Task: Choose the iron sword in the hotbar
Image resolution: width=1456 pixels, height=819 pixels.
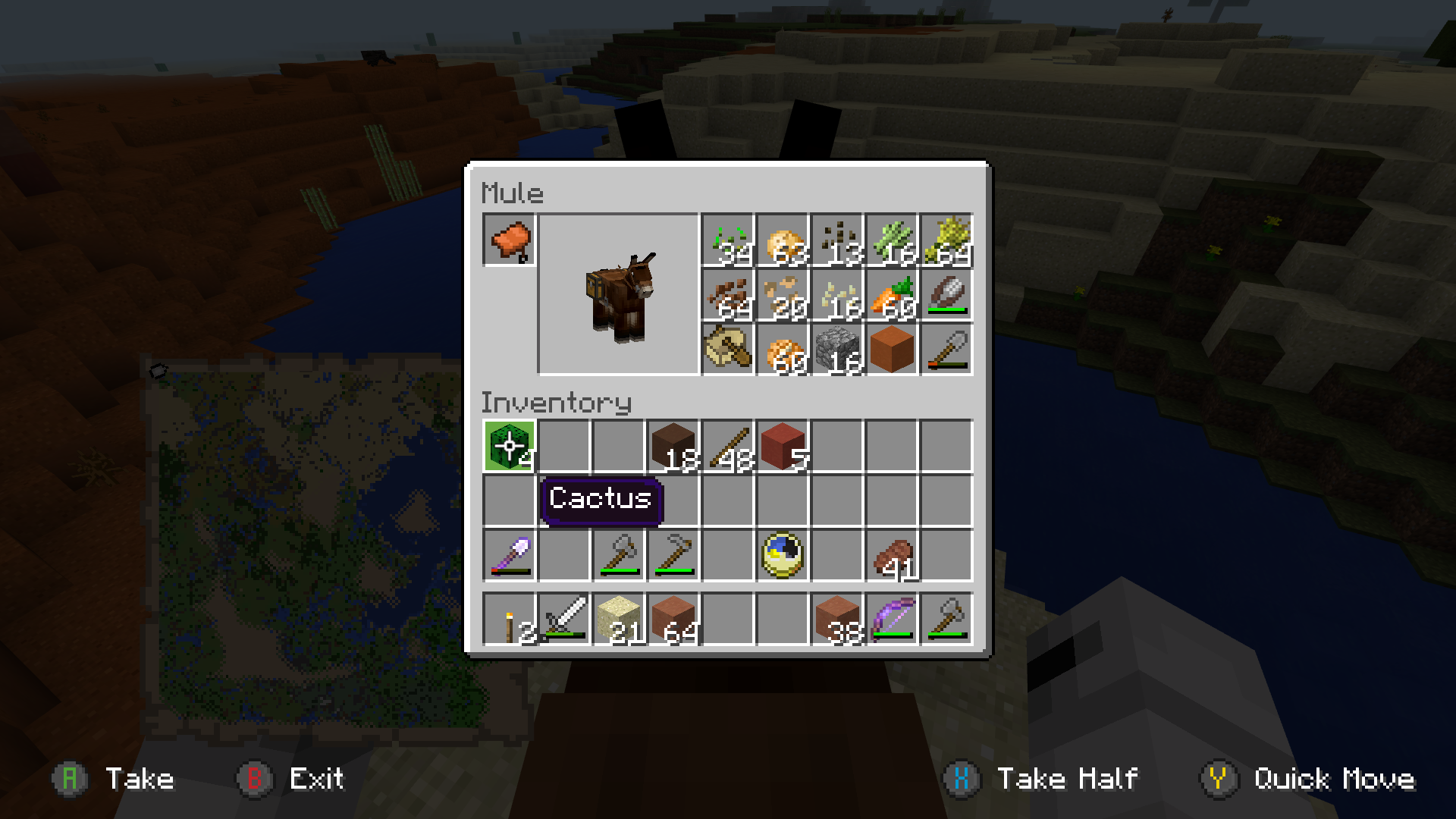Action: click(x=564, y=617)
